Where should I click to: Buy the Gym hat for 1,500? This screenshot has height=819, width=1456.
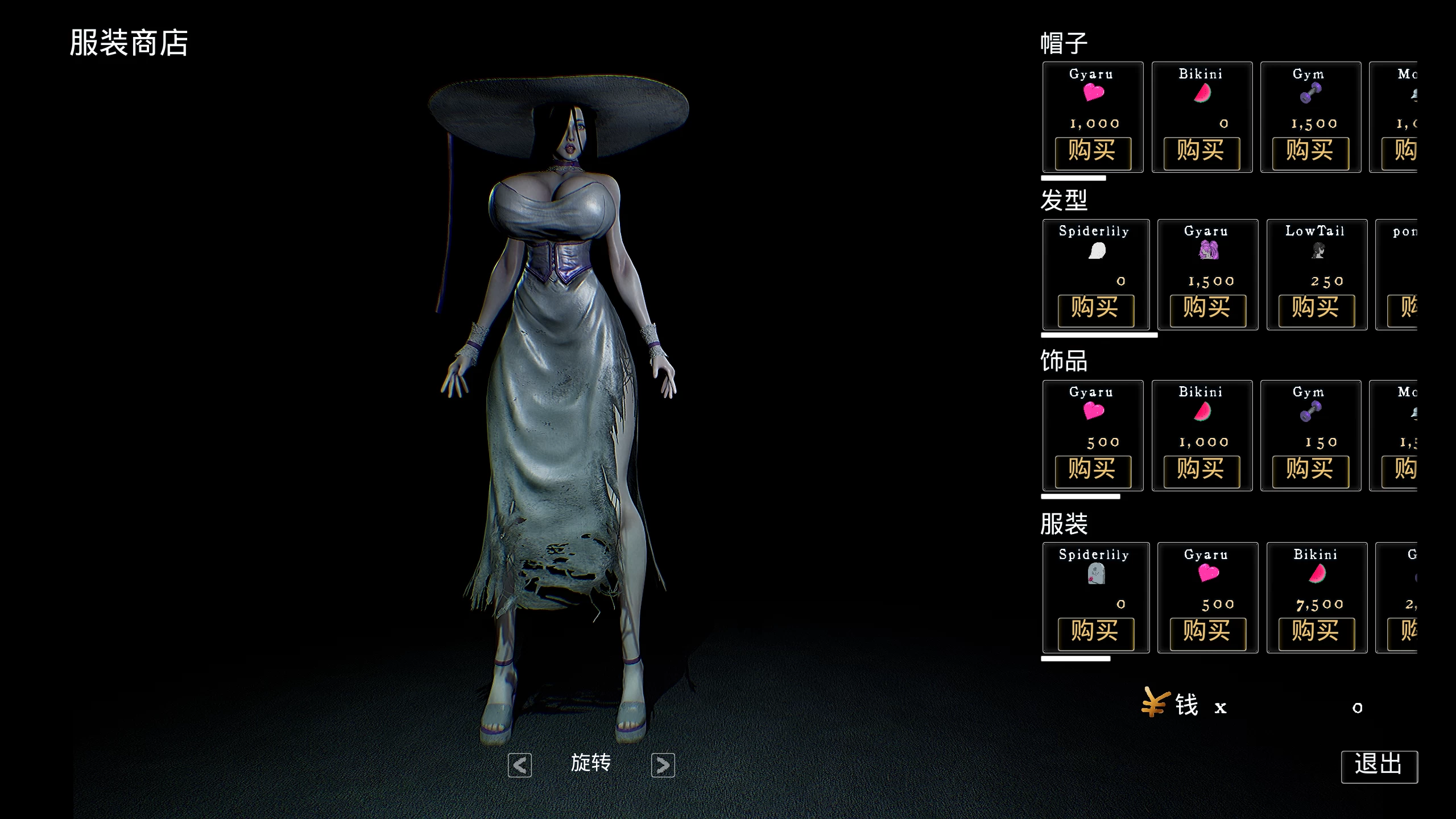pyautogui.click(x=1310, y=152)
